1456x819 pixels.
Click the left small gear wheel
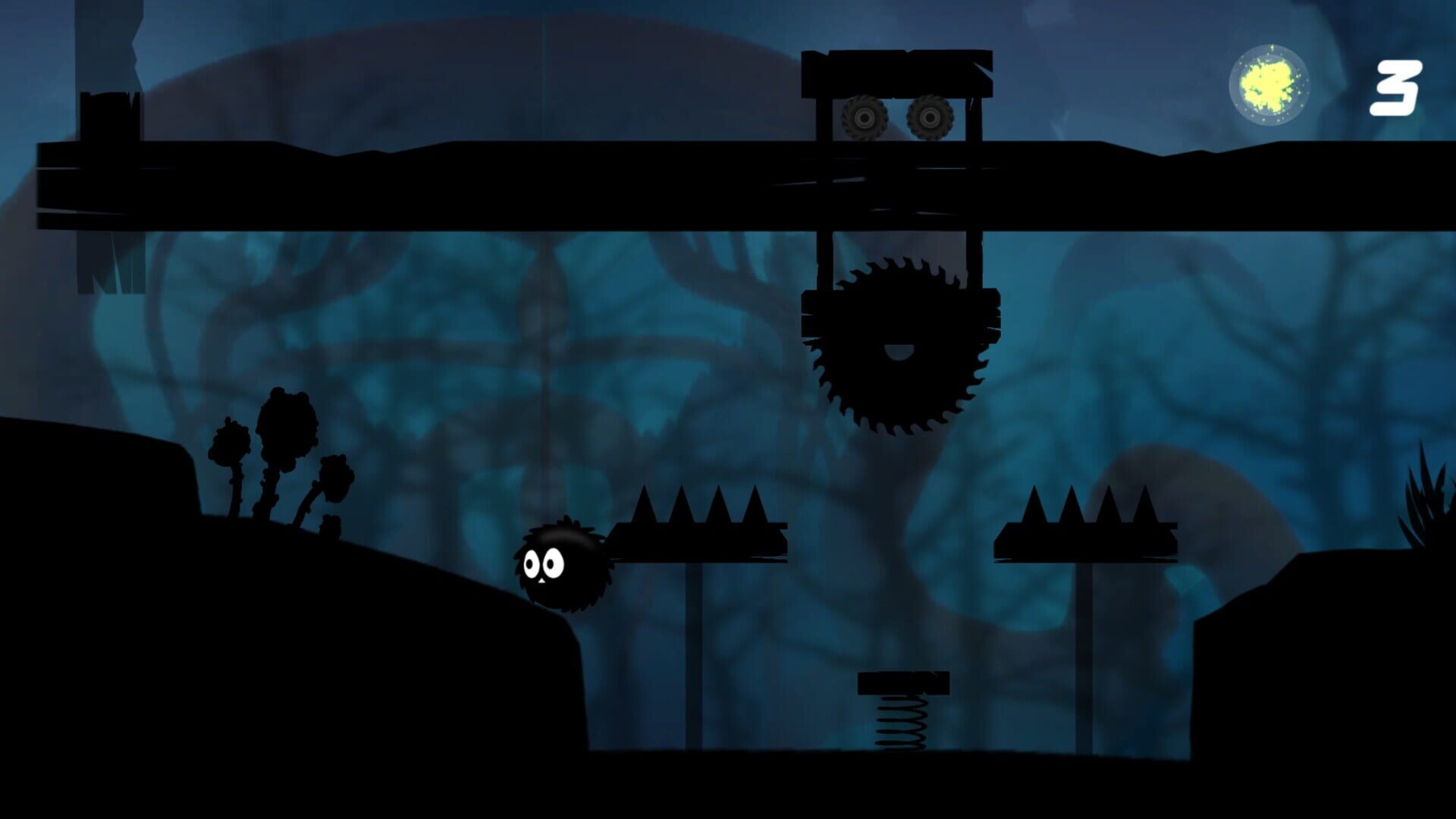863,118
